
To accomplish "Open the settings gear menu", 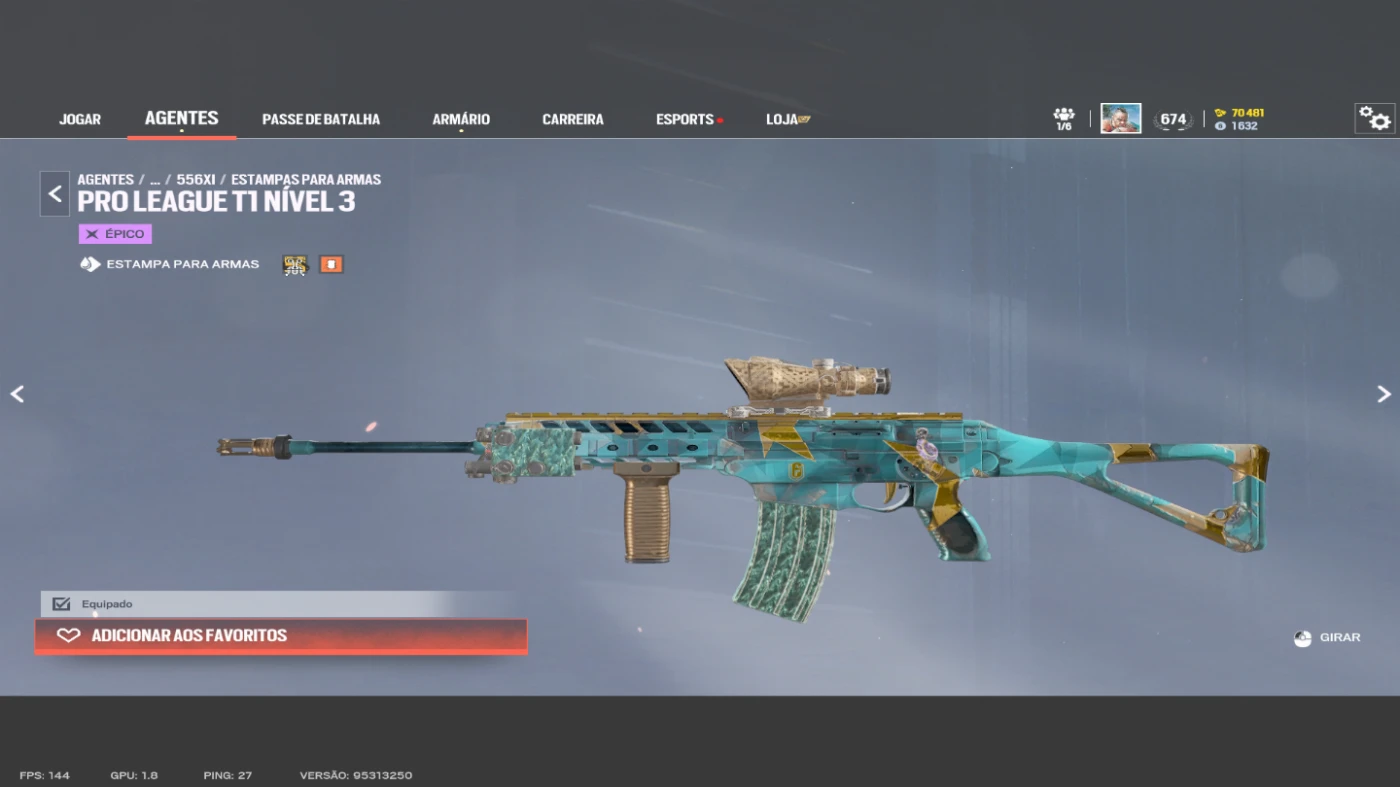I will coord(1374,118).
